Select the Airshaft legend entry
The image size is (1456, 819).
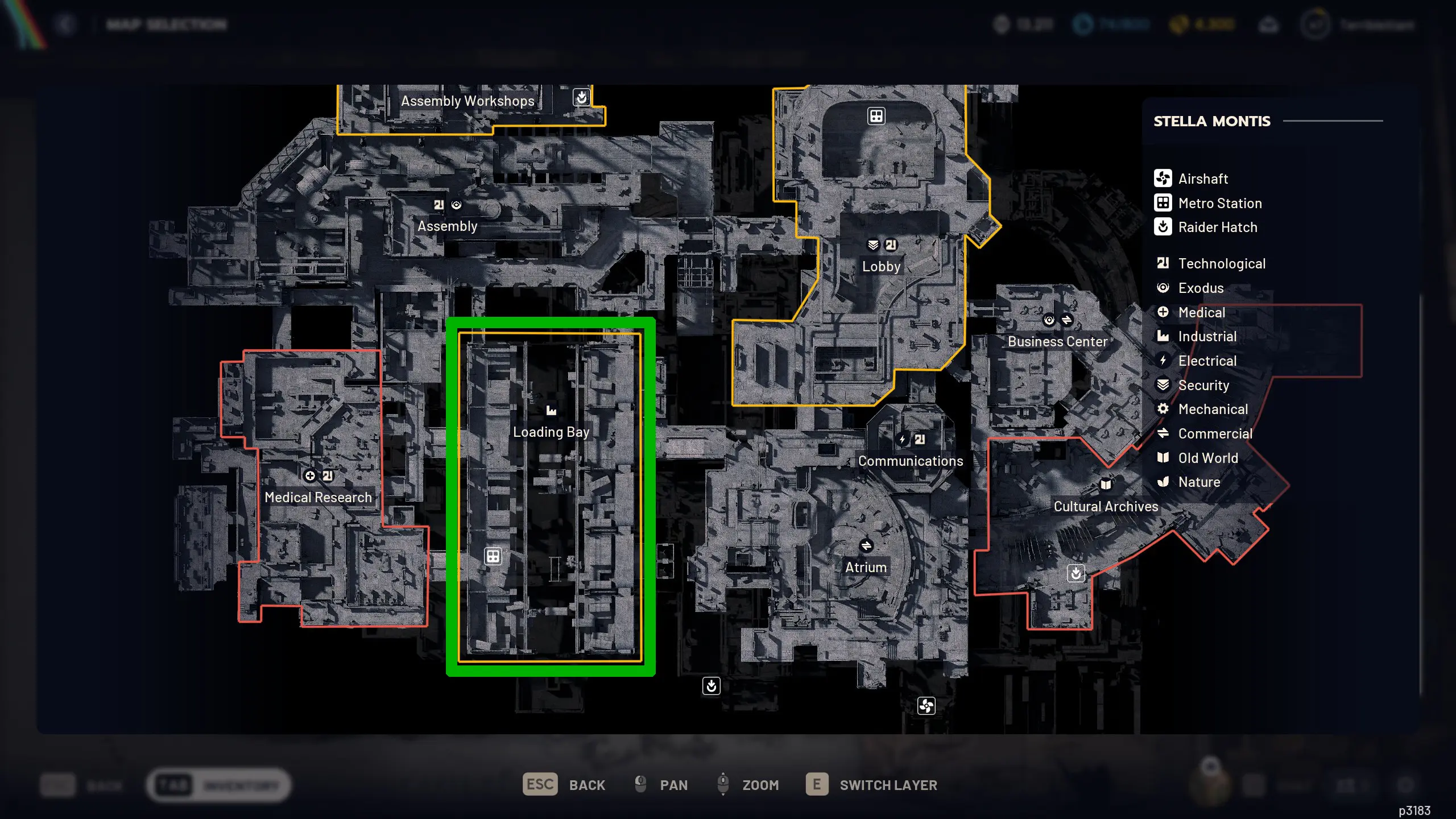click(1202, 179)
